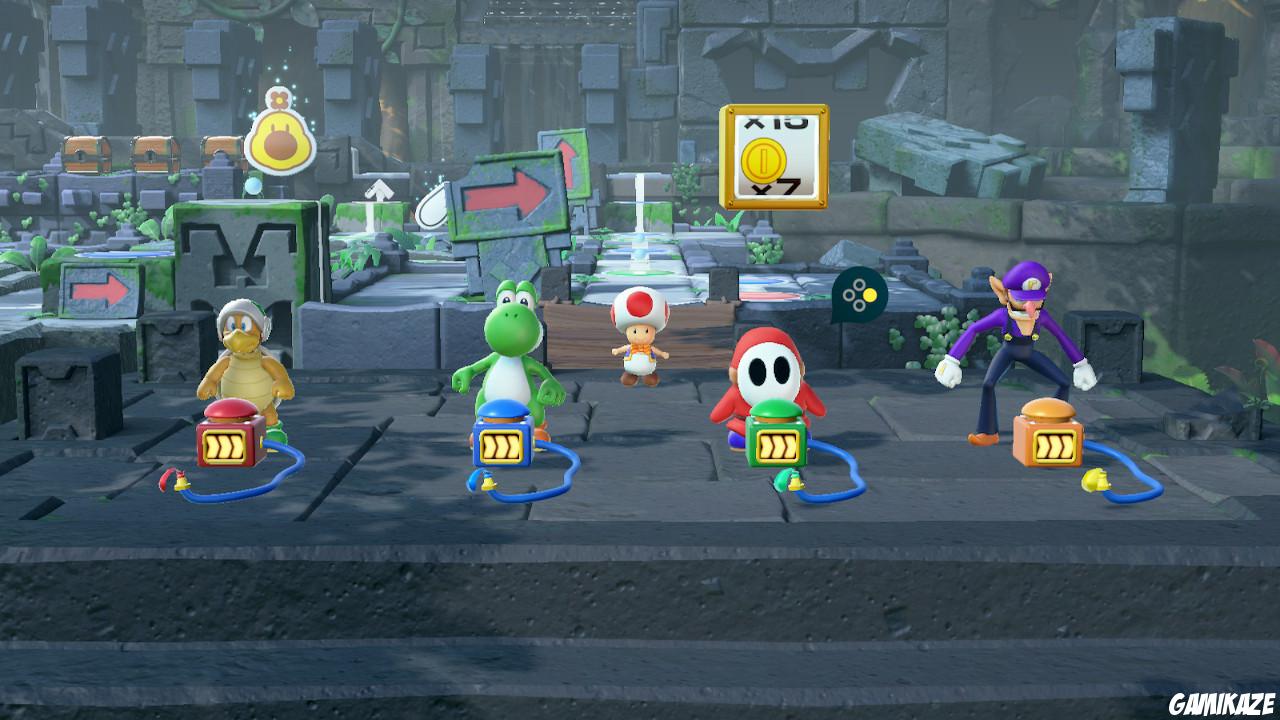Click the controller icon in the speech bubble

[859, 294]
